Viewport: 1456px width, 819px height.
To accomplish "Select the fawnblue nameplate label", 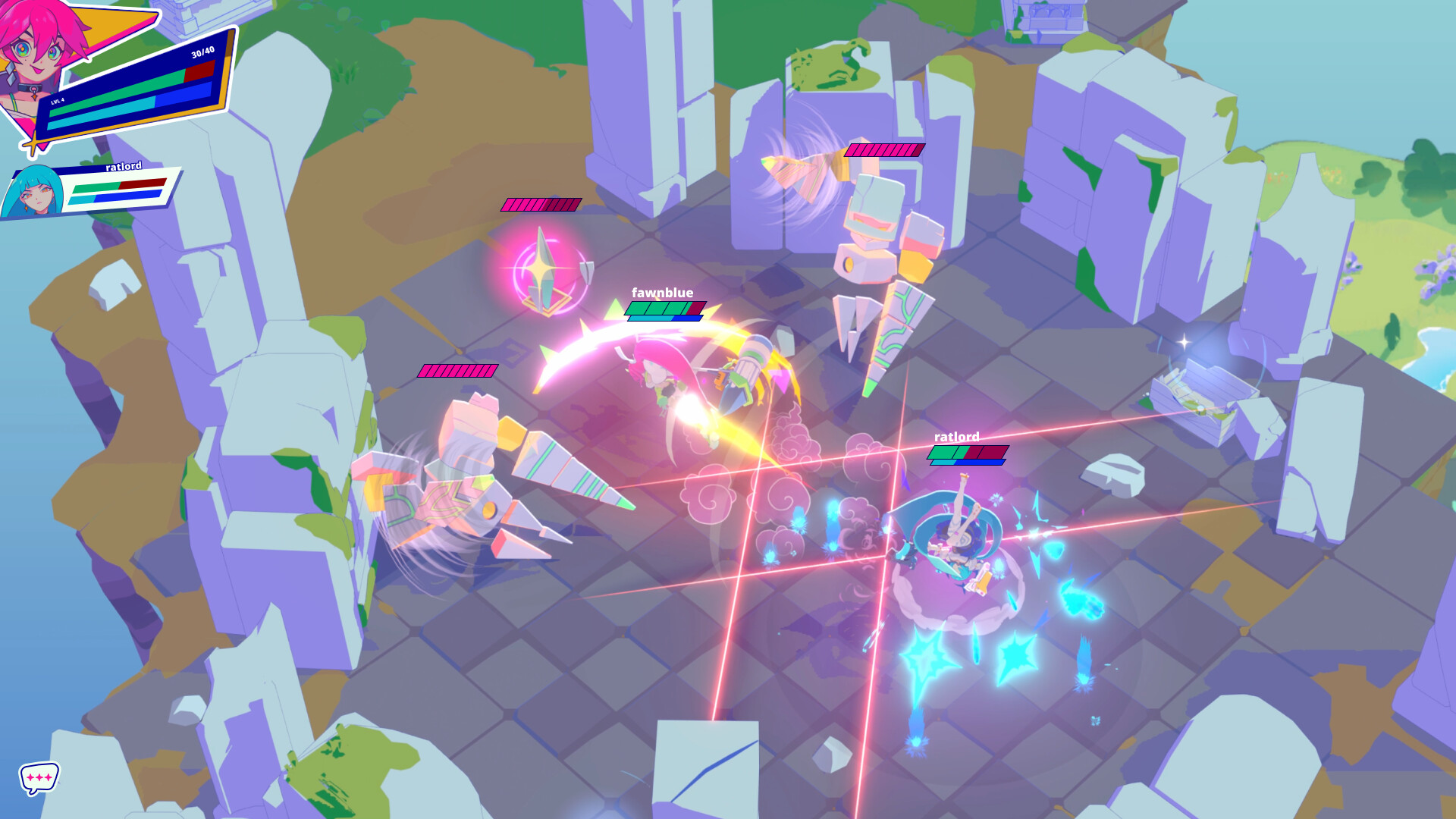I will pyautogui.click(x=662, y=290).
